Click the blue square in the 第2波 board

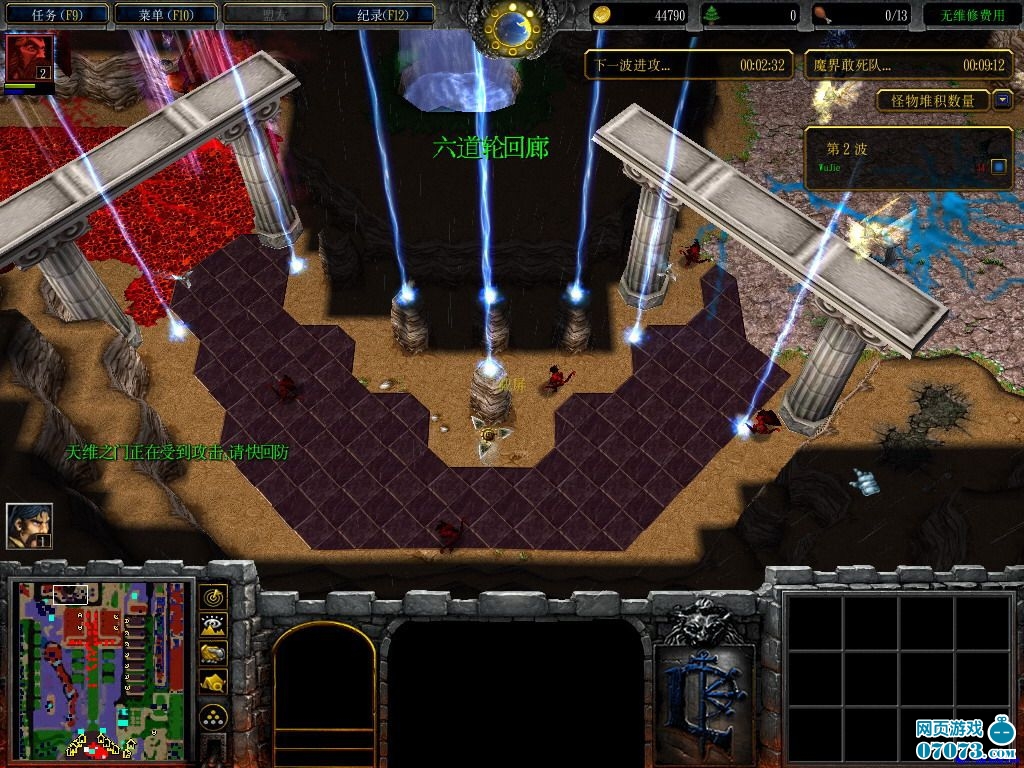pyautogui.click(x=998, y=166)
